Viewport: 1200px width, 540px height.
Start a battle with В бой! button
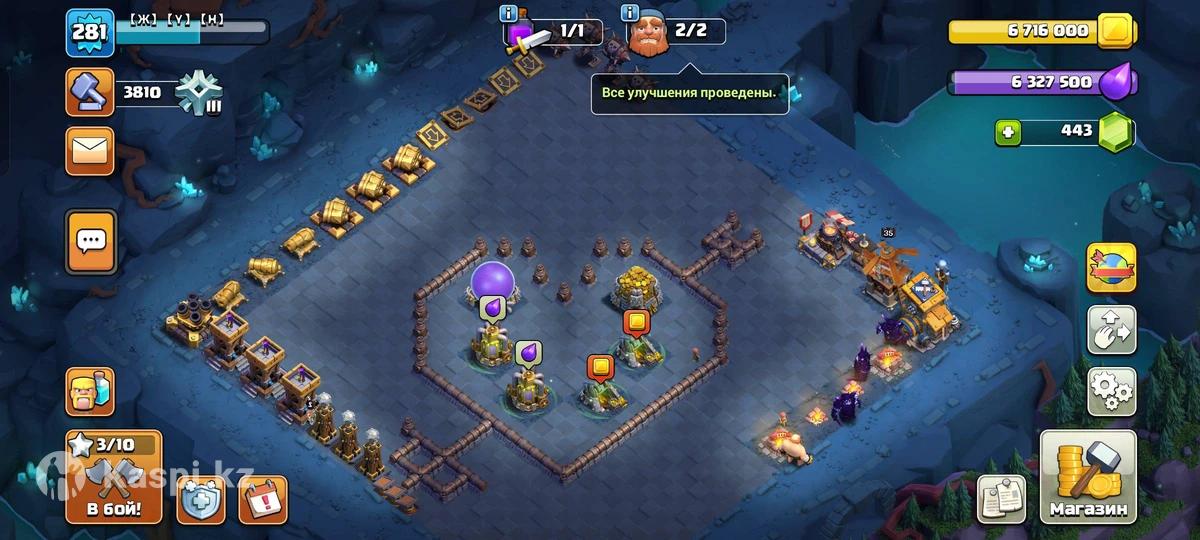tap(114, 479)
